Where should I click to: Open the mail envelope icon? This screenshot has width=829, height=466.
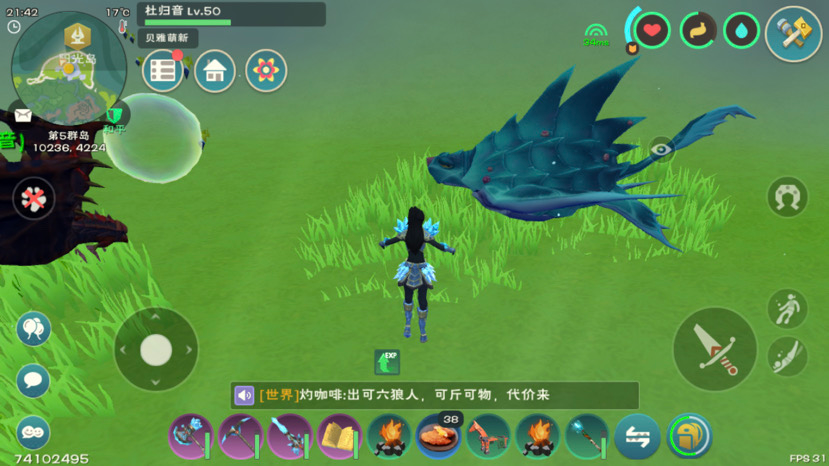22,116
